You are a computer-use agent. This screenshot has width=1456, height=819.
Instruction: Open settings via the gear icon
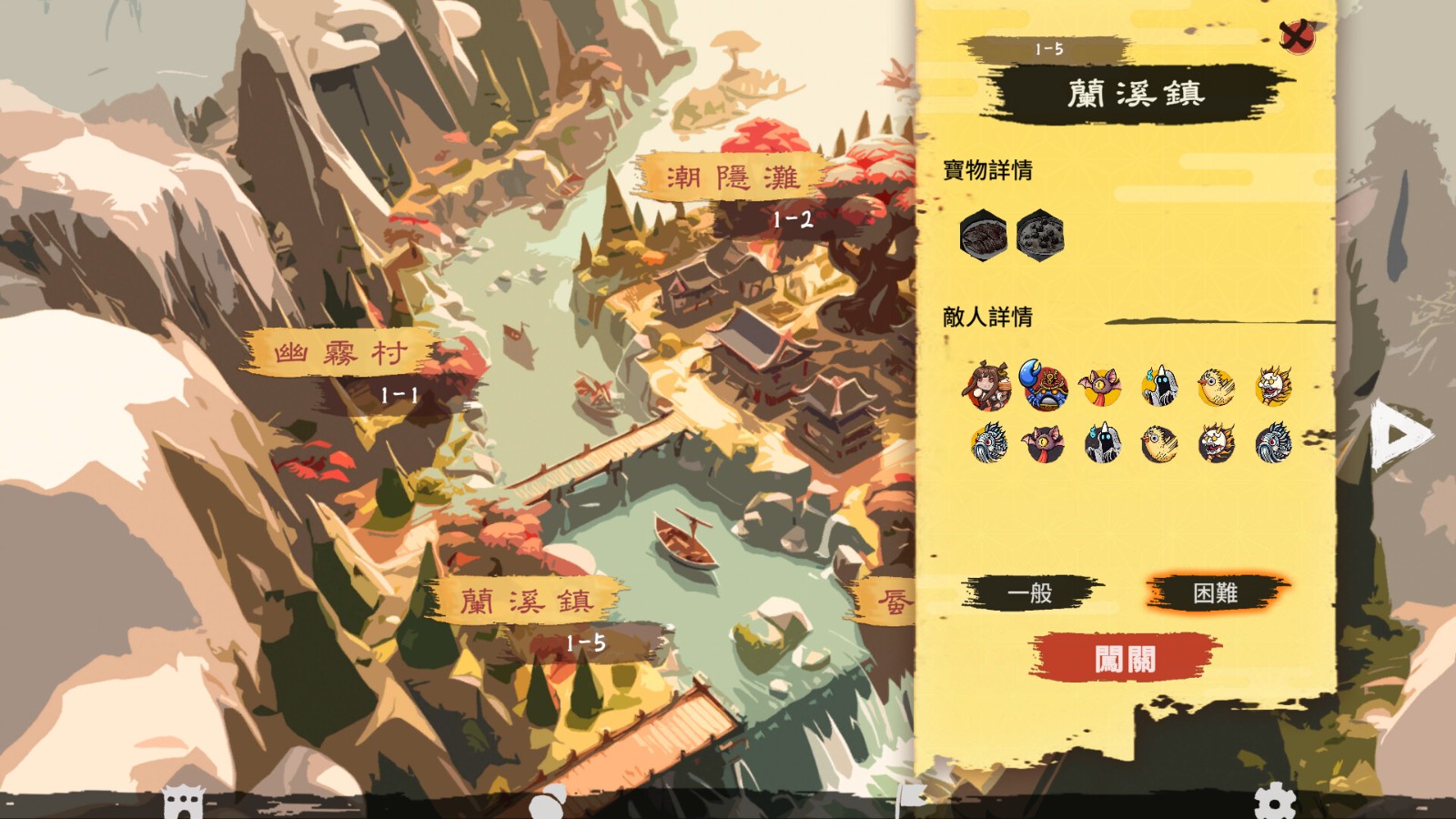coord(1274,802)
